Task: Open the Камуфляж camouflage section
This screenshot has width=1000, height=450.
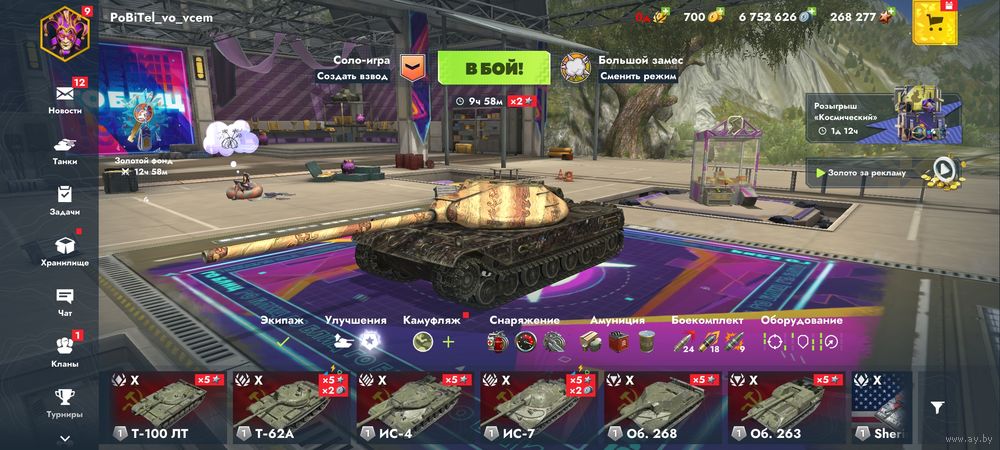Action: pos(434,333)
